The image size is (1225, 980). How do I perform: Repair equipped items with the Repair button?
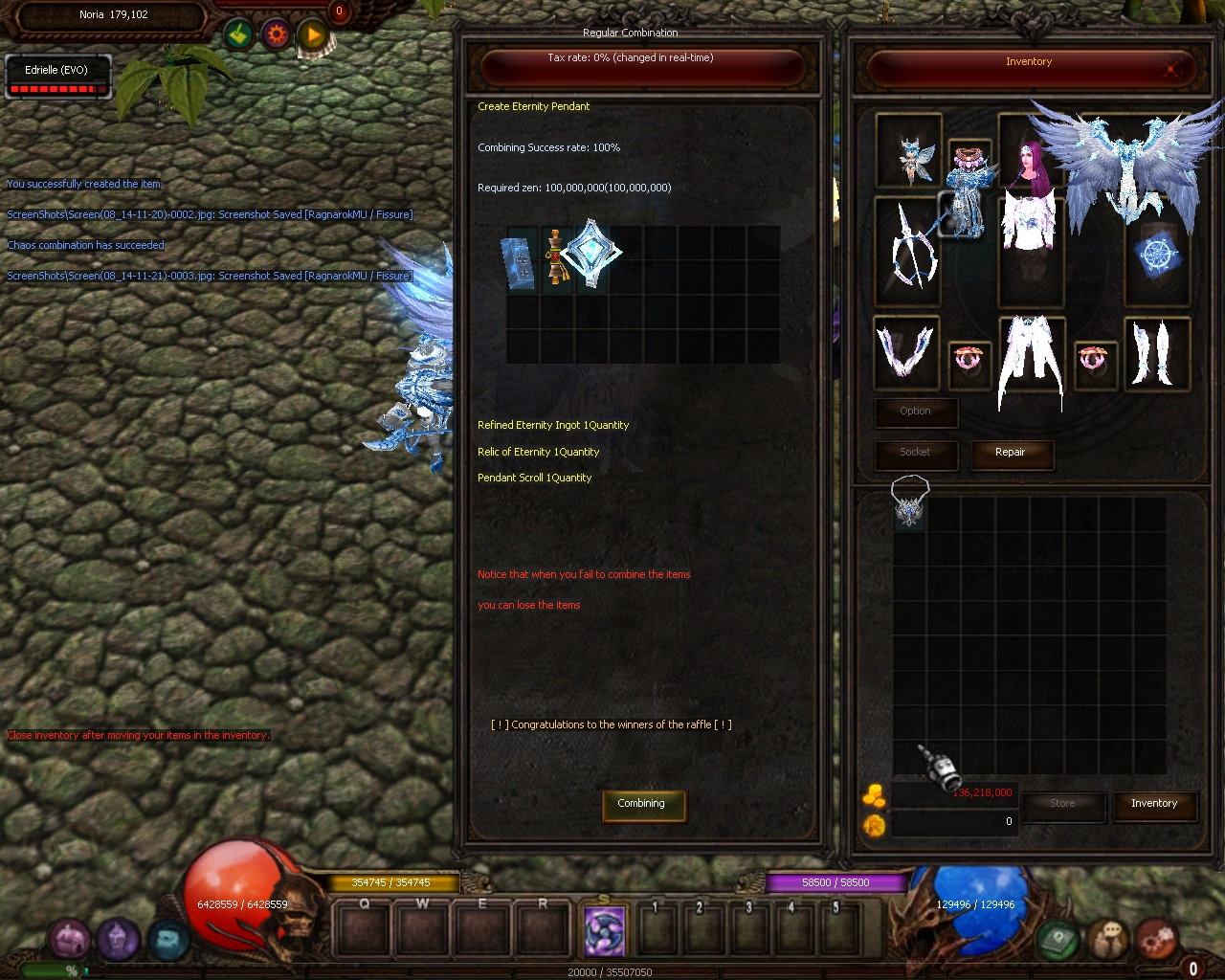1010,453
